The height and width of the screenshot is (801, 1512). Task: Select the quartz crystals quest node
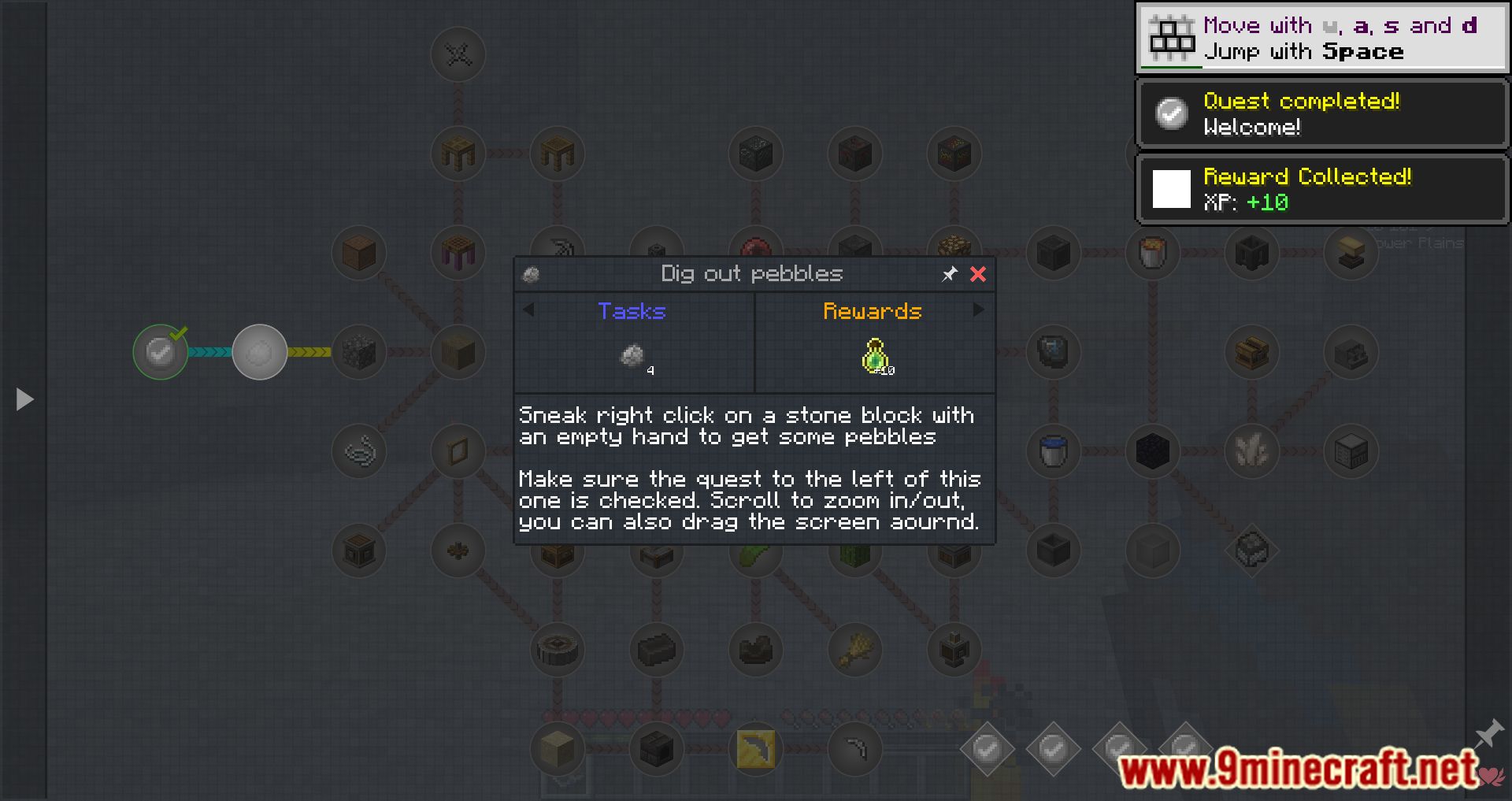pos(1251,451)
